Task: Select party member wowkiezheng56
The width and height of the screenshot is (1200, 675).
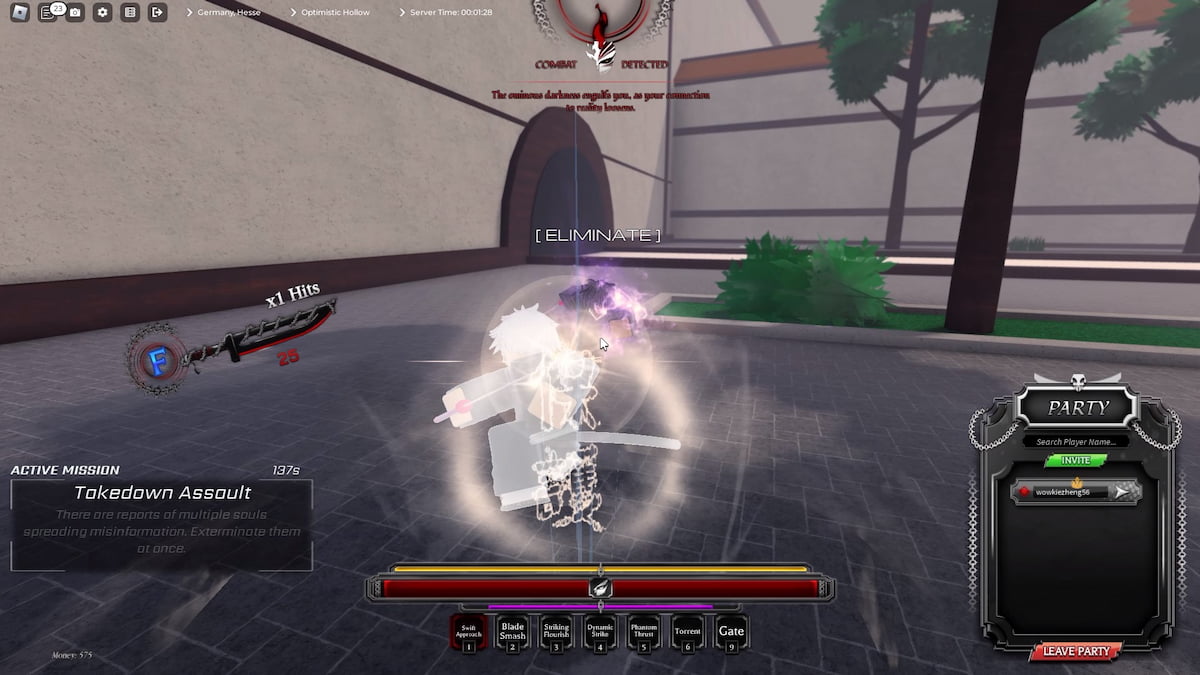Action: point(1064,492)
